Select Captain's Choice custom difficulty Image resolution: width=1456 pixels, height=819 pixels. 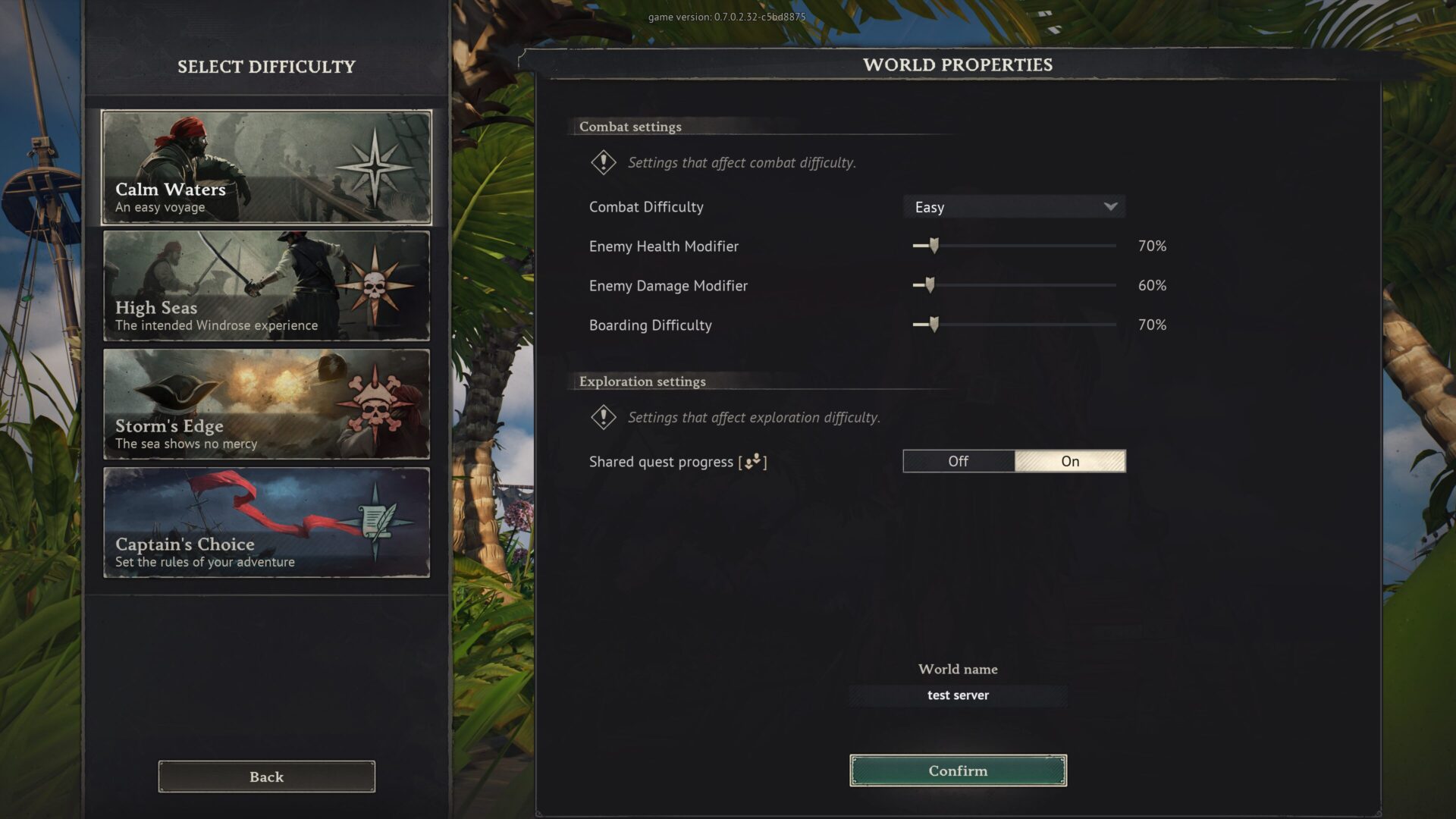click(x=266, y=522)
